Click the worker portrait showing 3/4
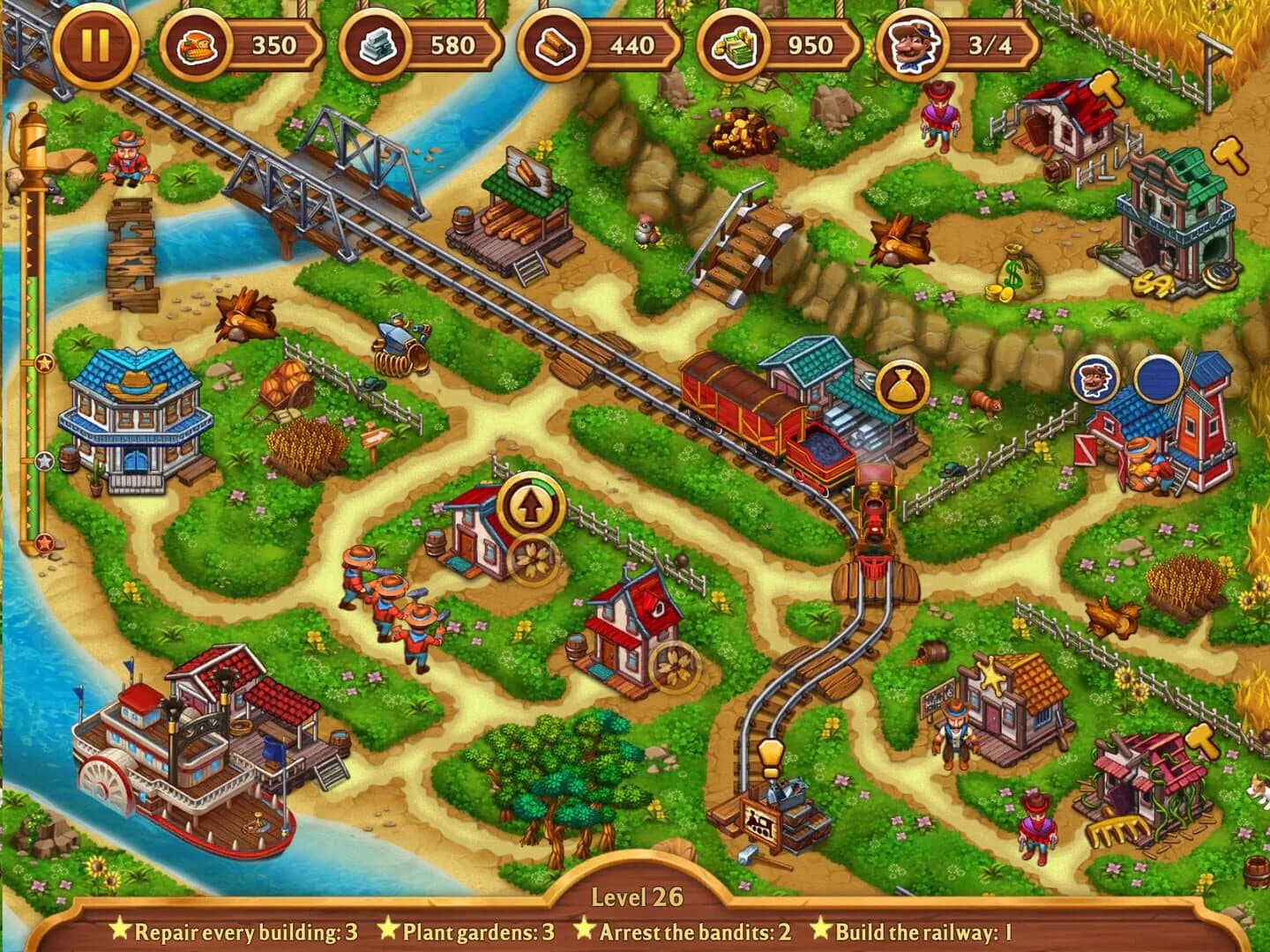Screen dimensions: 1270x952 tap(912, 48)
